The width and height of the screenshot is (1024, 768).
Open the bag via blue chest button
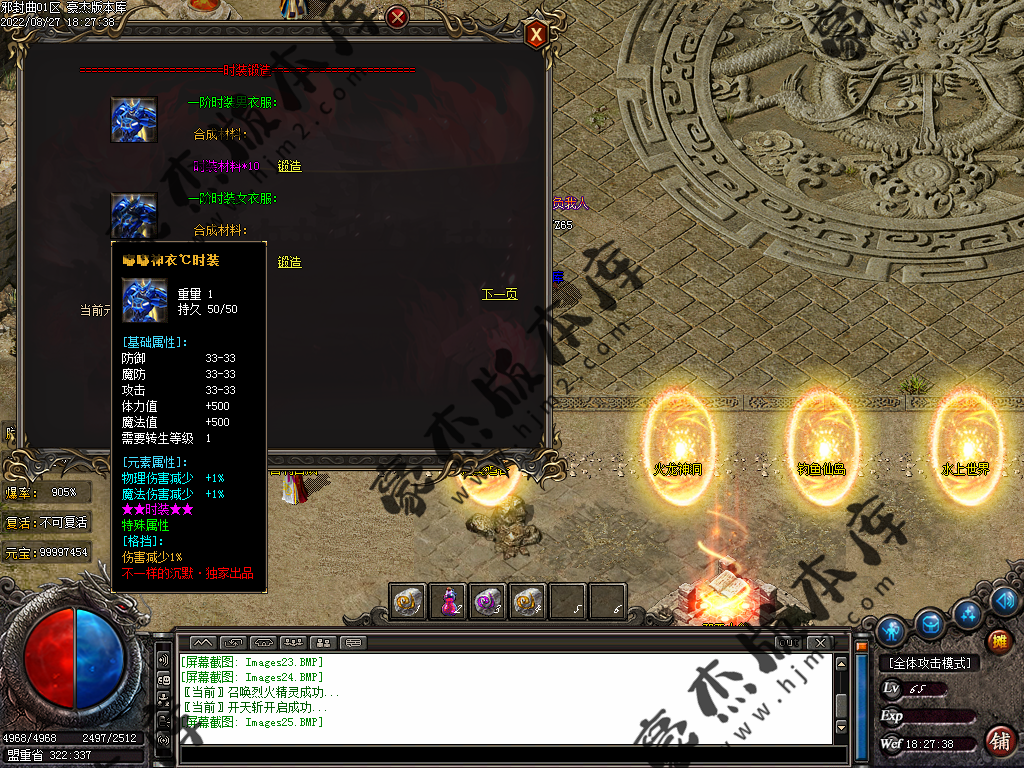point(930,622)
